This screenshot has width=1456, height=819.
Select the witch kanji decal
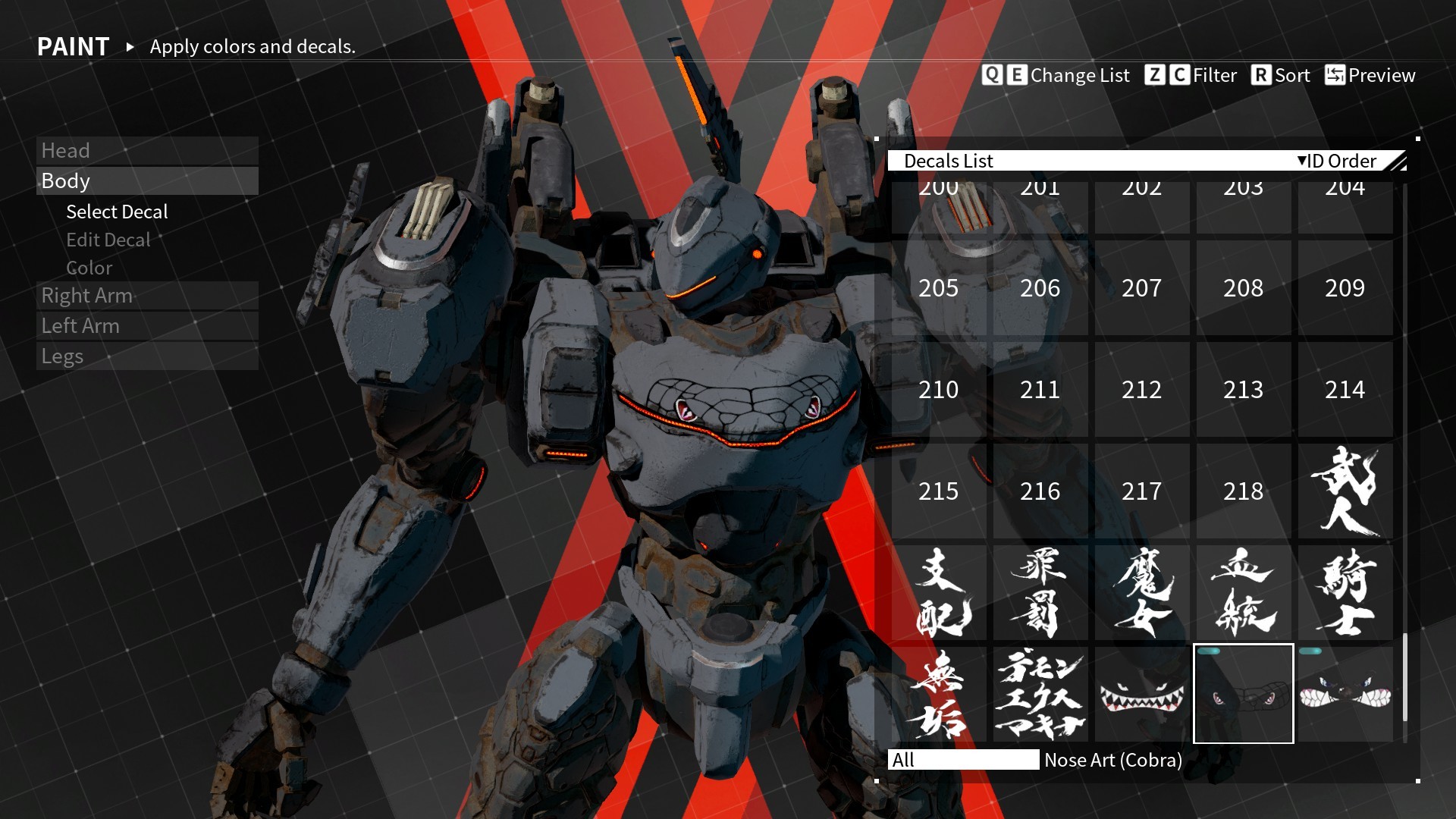pos(1141,593)
